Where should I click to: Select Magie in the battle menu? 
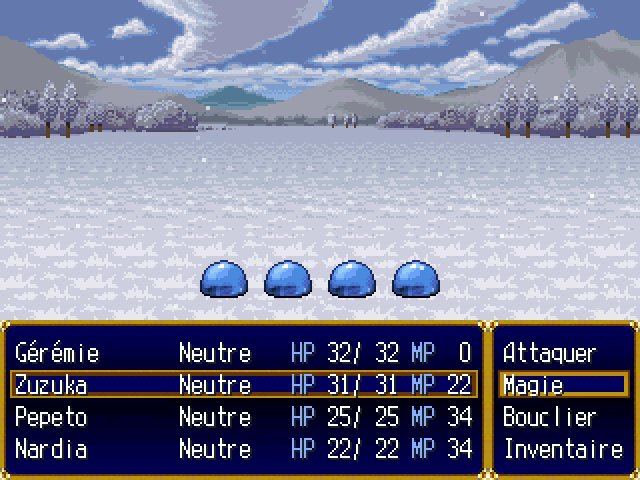(x=550, y=385)
